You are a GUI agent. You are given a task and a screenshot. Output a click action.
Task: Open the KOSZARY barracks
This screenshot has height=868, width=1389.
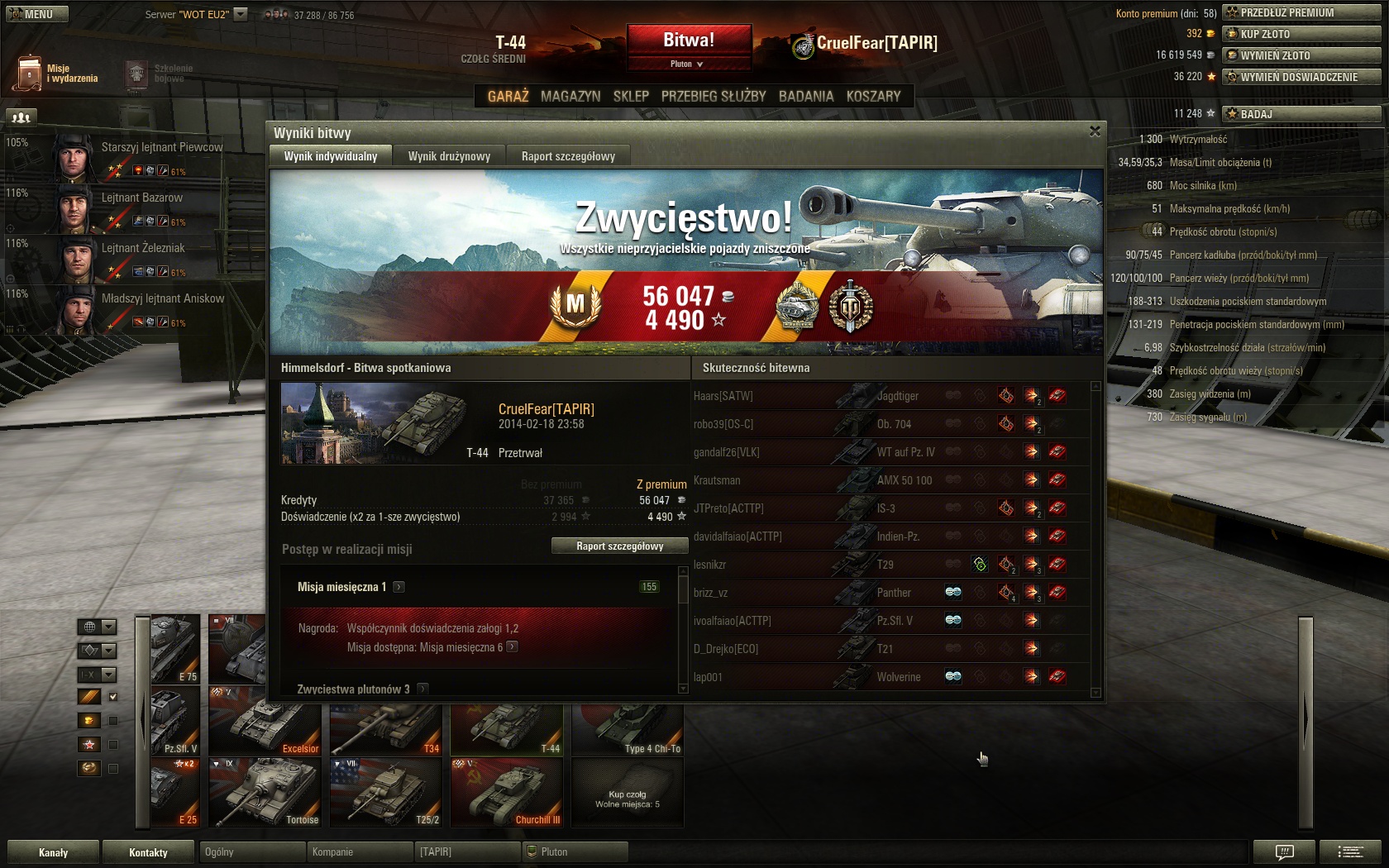click(873, 97)
